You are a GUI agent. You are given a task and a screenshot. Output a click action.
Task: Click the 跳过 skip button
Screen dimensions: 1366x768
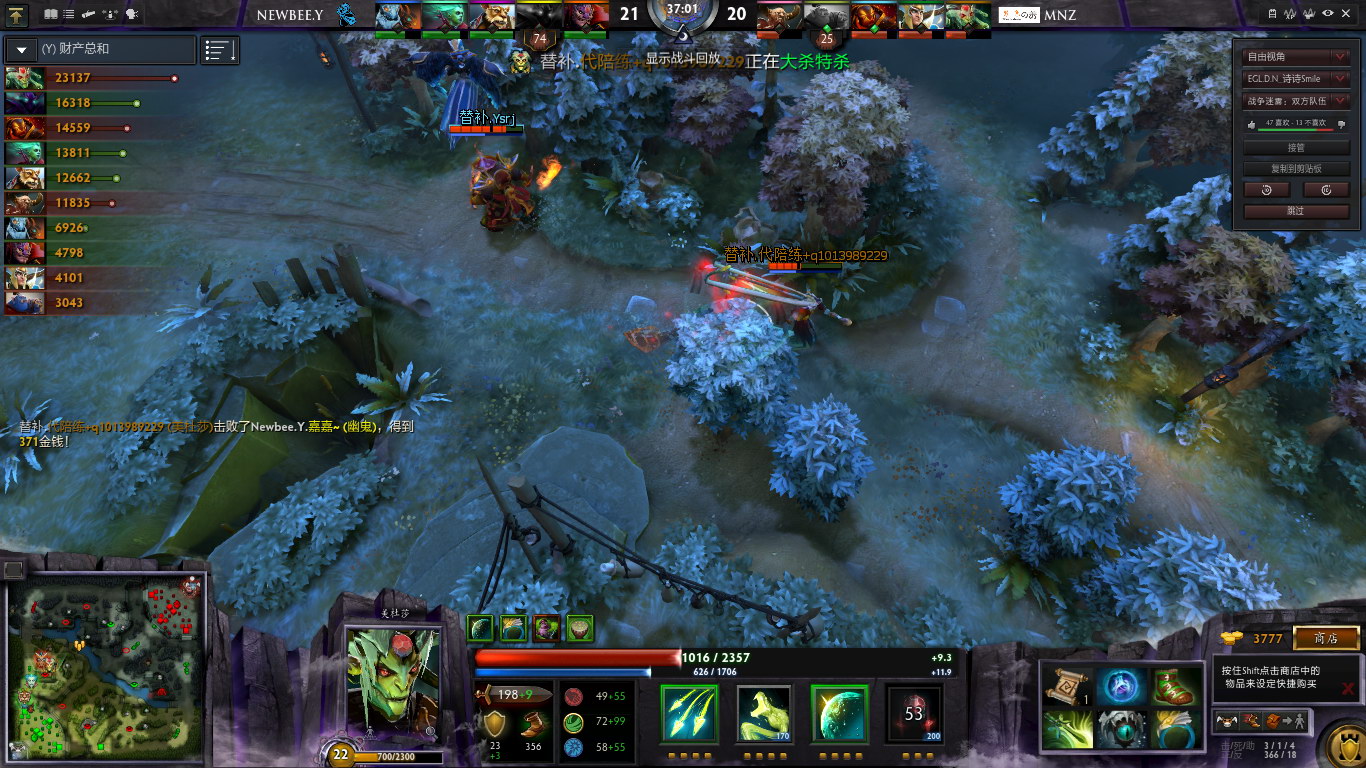1296,211
